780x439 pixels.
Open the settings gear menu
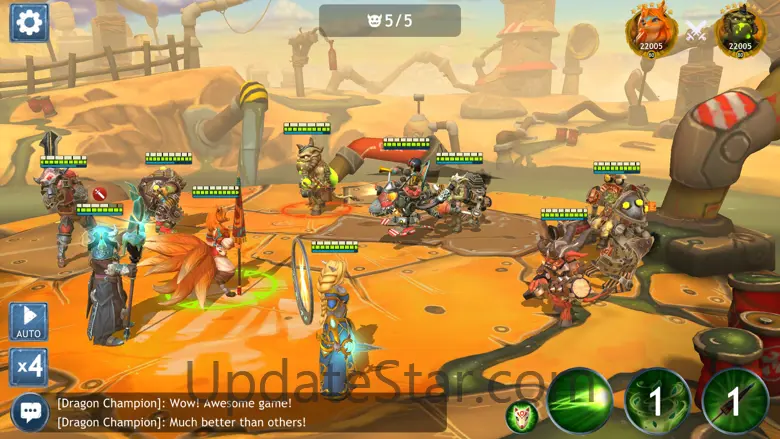[29, 22]
